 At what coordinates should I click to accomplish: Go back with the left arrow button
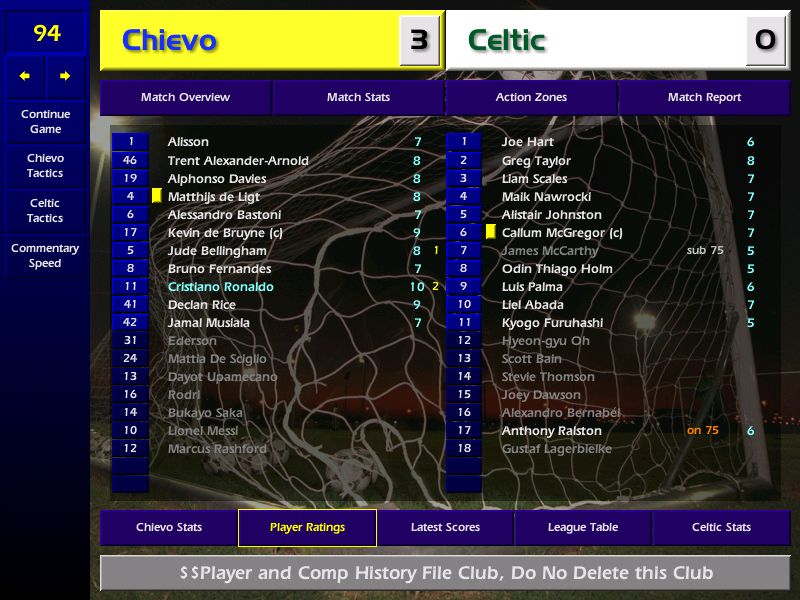(x=25, y=76)
